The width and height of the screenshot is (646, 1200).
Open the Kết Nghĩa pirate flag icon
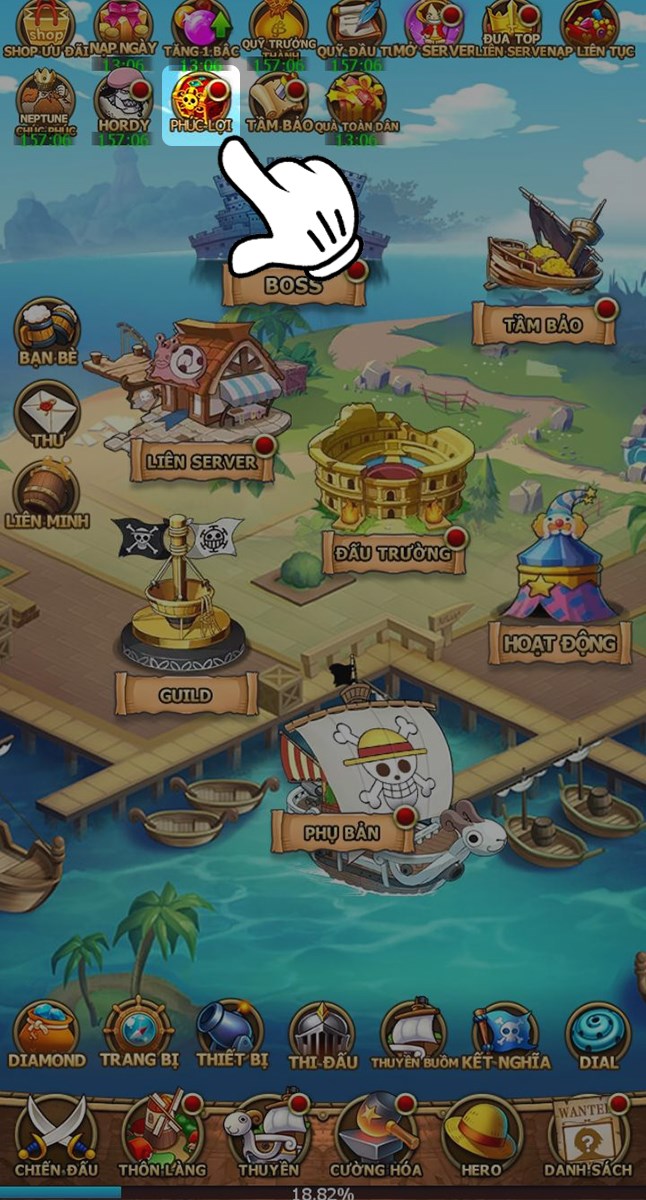click(x=505, y=1033)
